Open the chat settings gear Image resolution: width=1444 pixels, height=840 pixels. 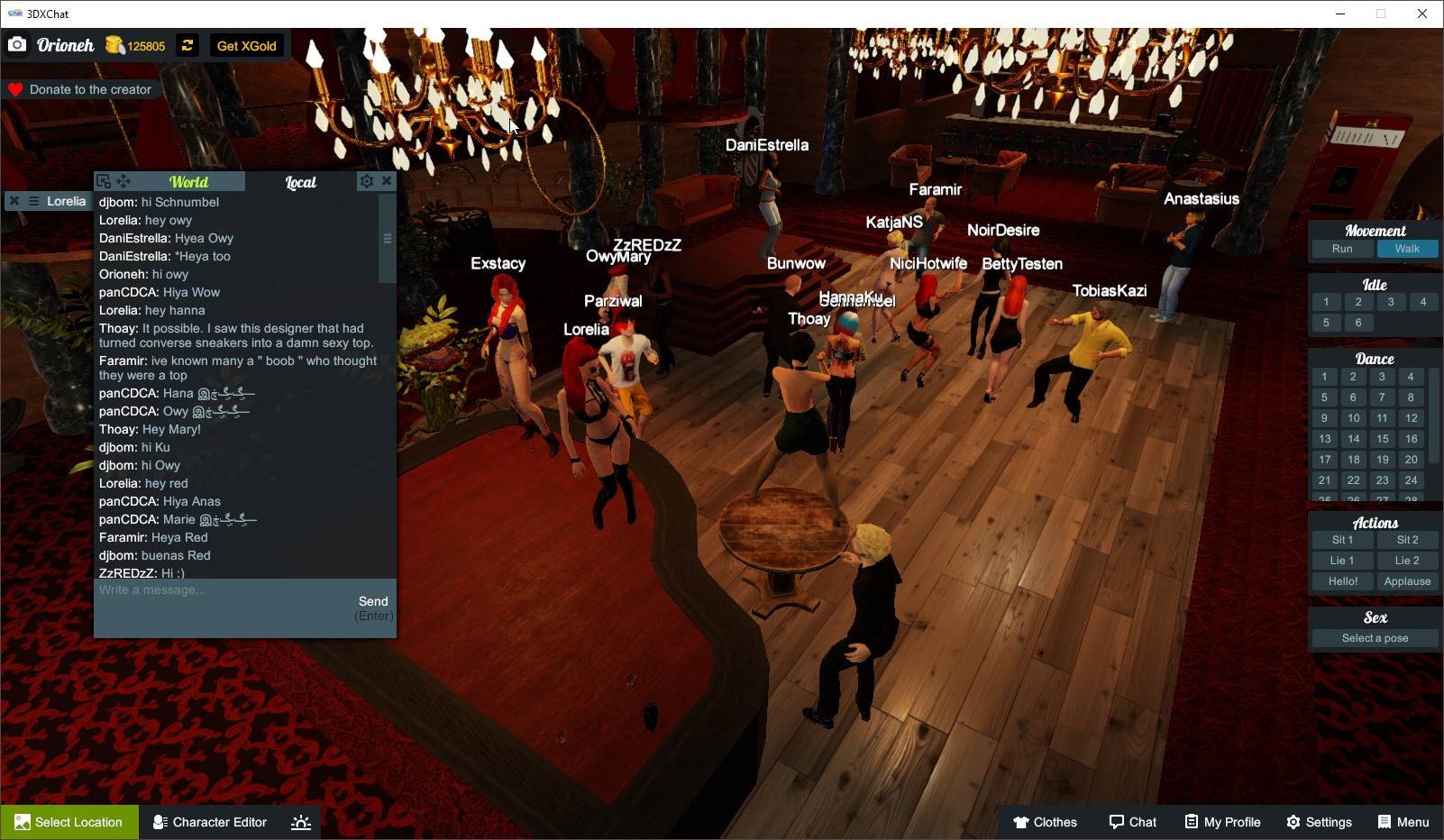point(365,180)
